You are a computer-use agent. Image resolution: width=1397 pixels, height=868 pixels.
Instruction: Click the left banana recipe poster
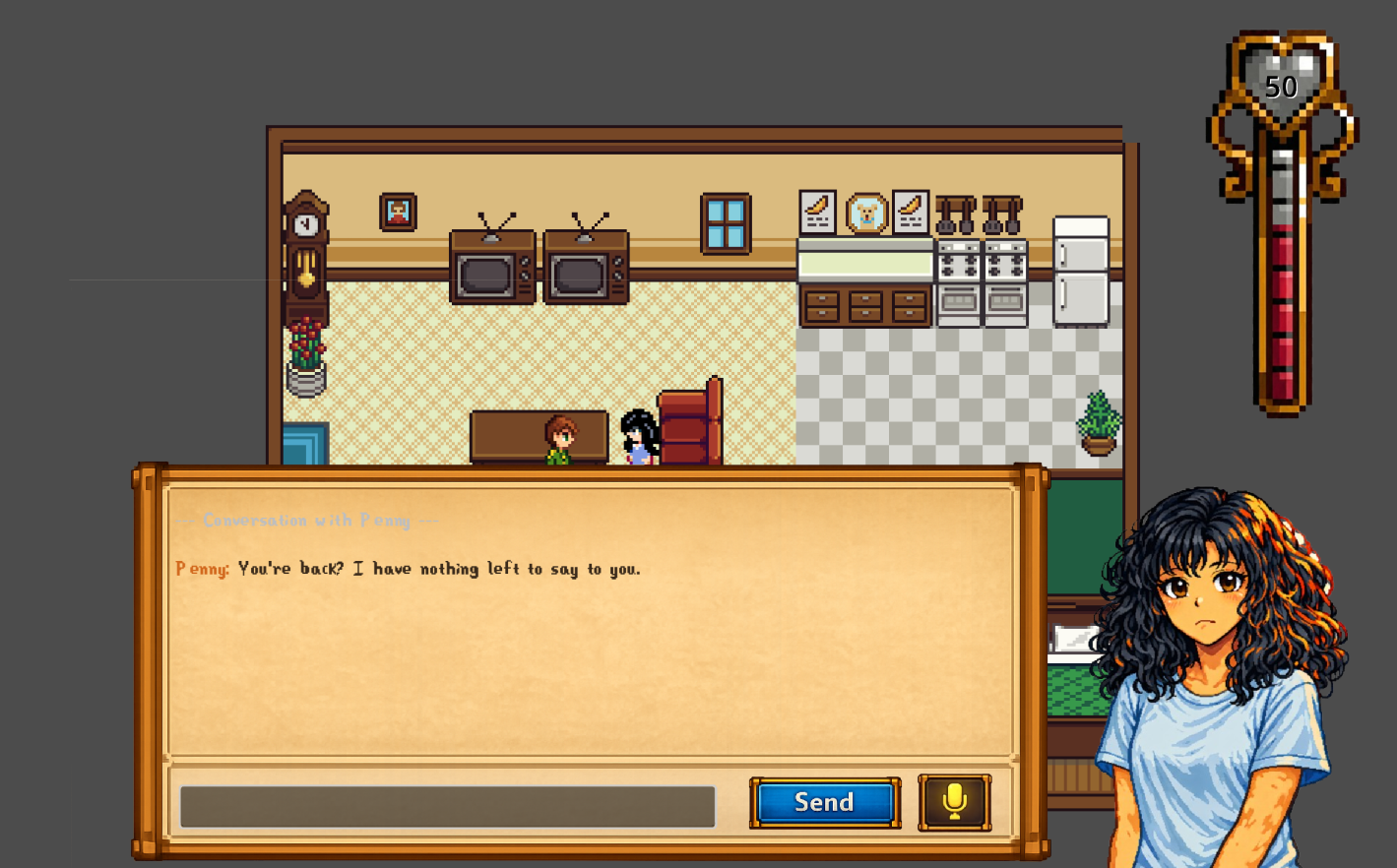(x=817, y=210)
